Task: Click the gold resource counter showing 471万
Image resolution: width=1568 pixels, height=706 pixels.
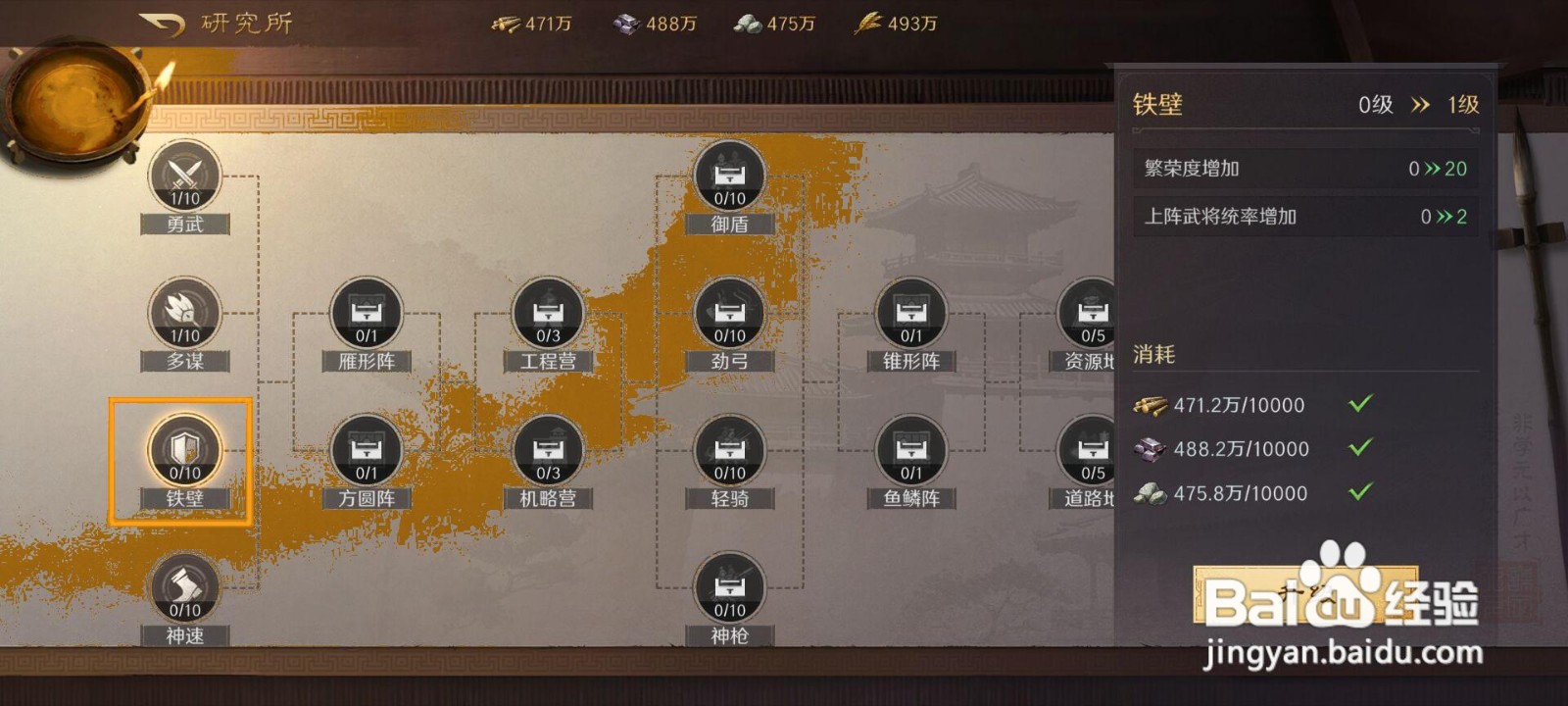Action: coord(535,24)
